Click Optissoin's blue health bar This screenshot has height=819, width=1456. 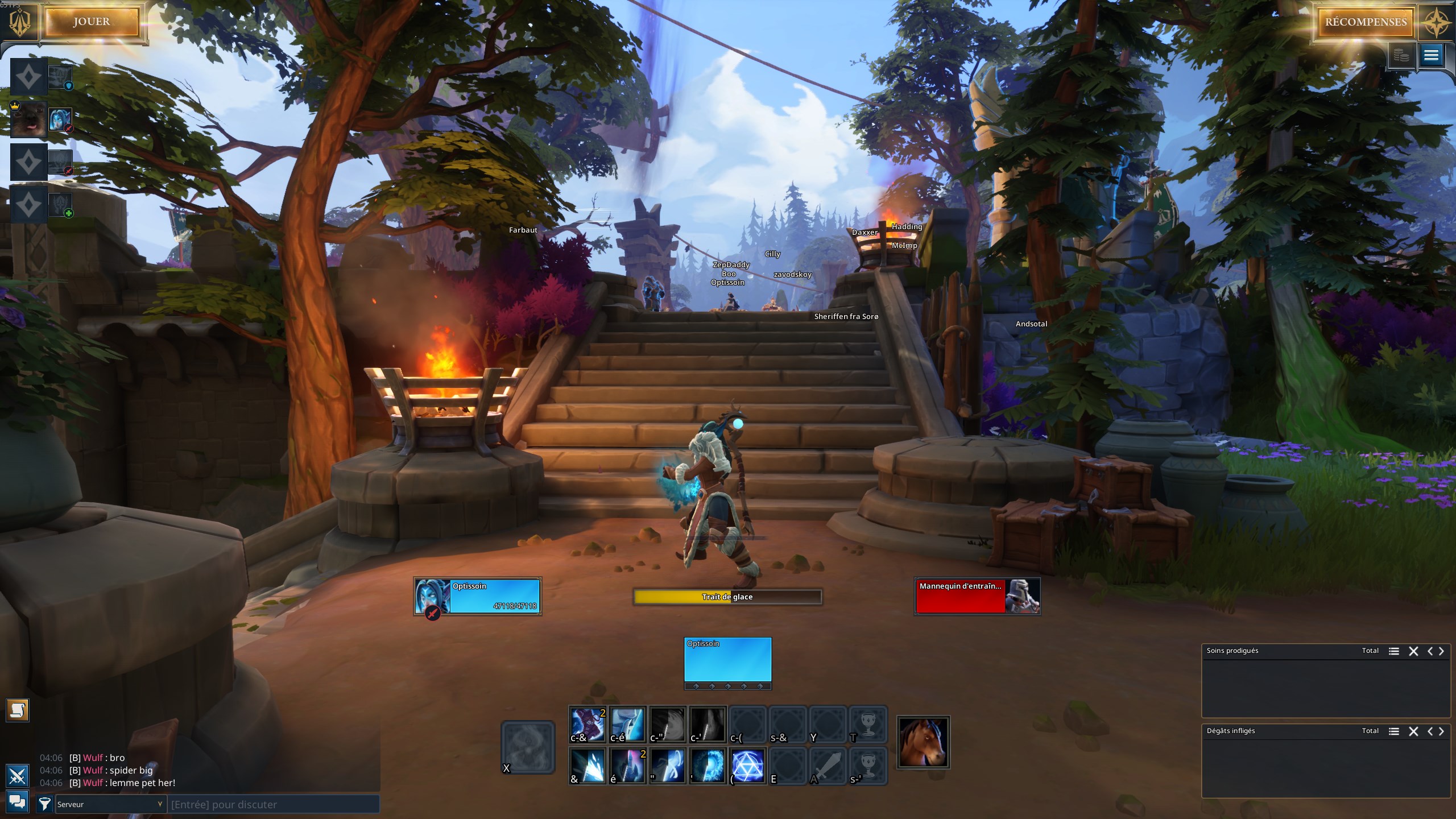[x=495, y=596]
